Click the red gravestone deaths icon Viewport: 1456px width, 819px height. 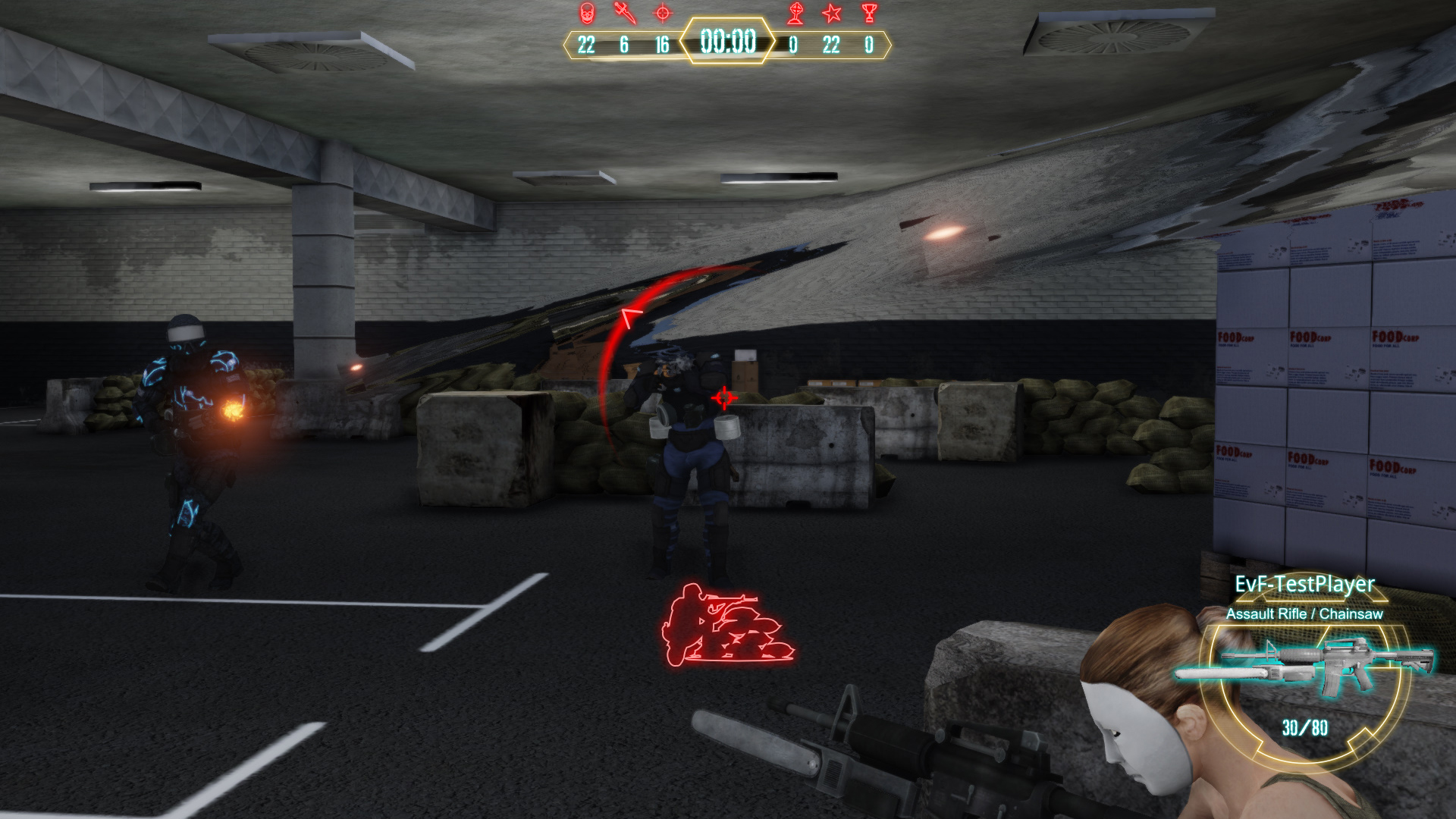[x=795, y=13]
